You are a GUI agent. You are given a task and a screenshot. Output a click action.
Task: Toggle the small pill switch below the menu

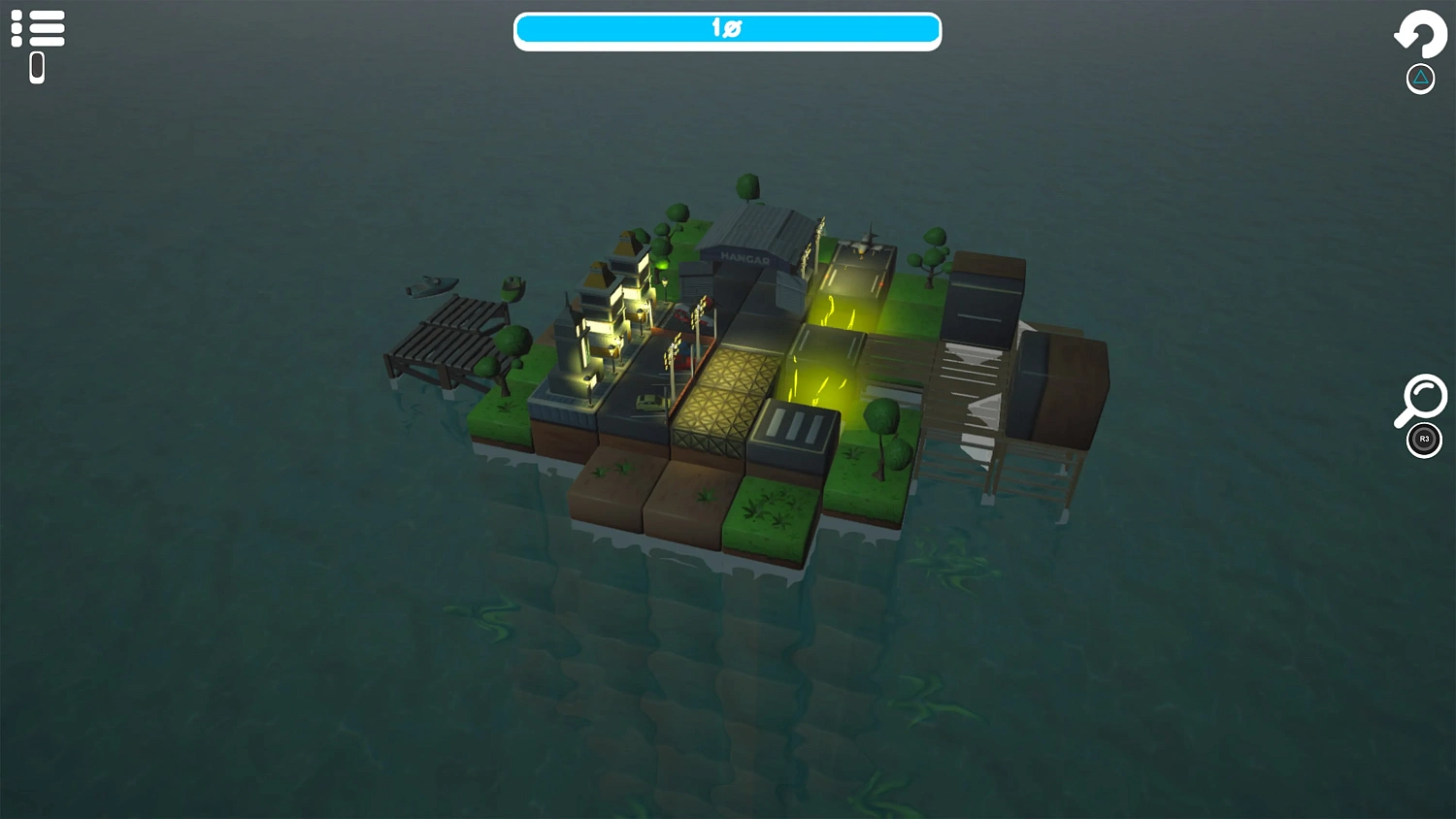pyautogui.click(x=37, y=66)
